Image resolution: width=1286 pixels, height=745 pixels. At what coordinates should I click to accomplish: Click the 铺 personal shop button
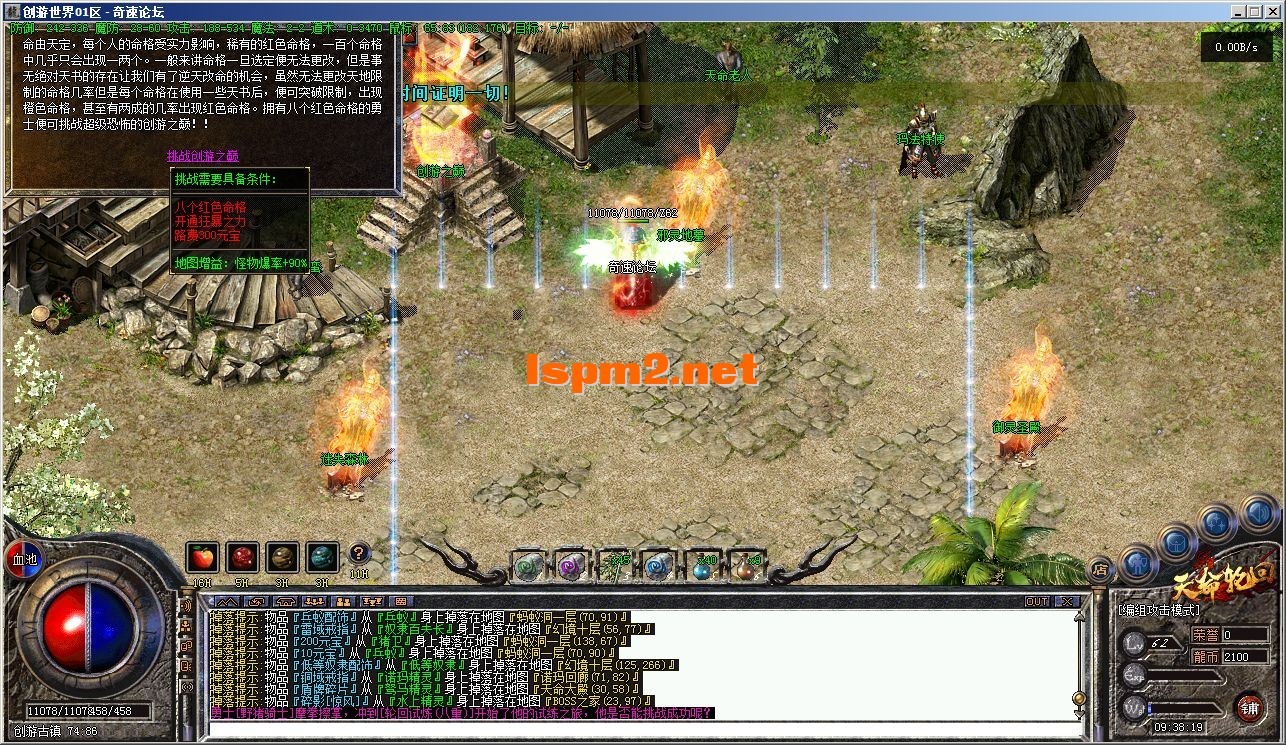[1250, 709]
